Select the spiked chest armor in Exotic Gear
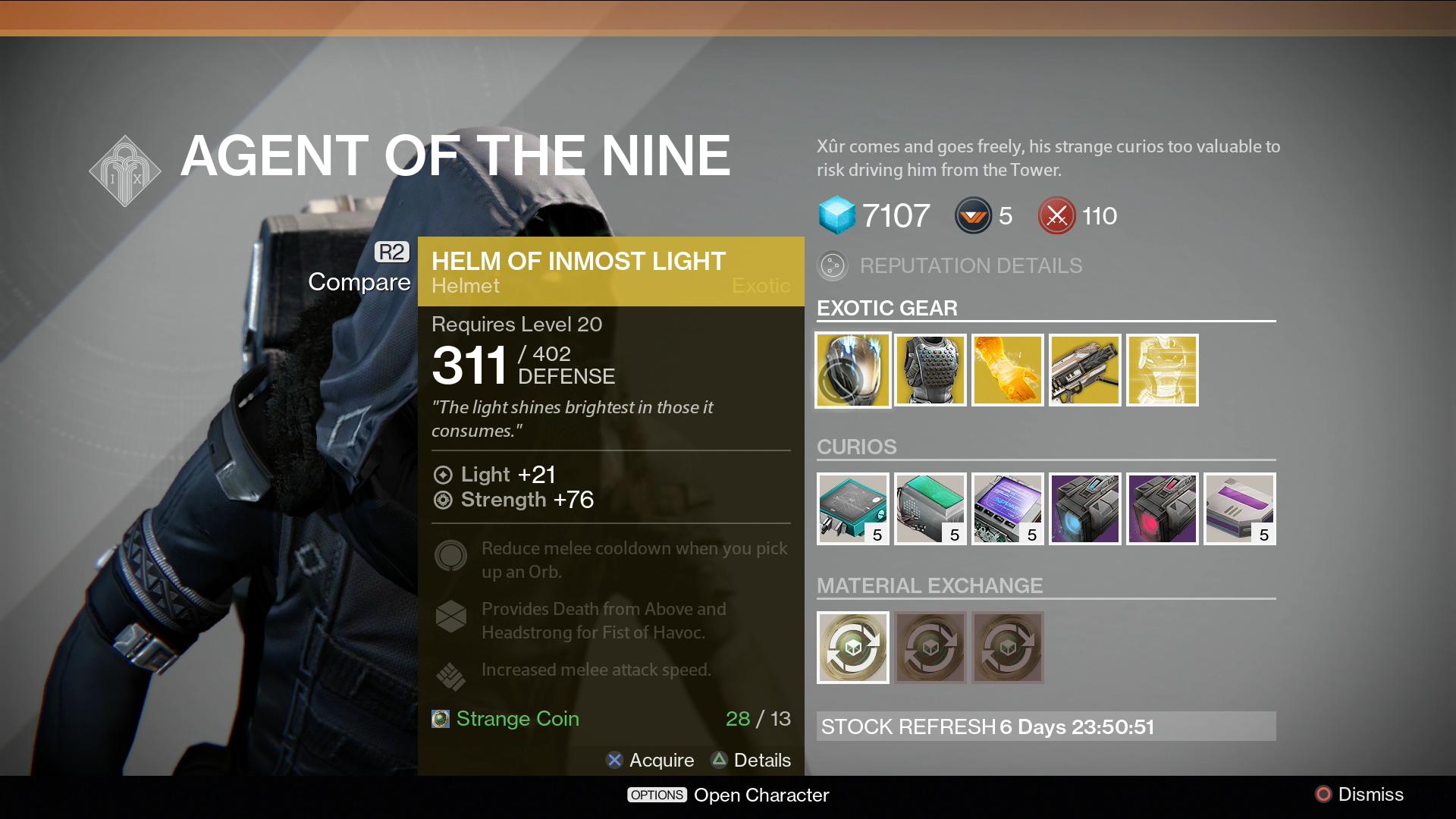Viewport: 1456px width, 819px height. click(930, 369)
